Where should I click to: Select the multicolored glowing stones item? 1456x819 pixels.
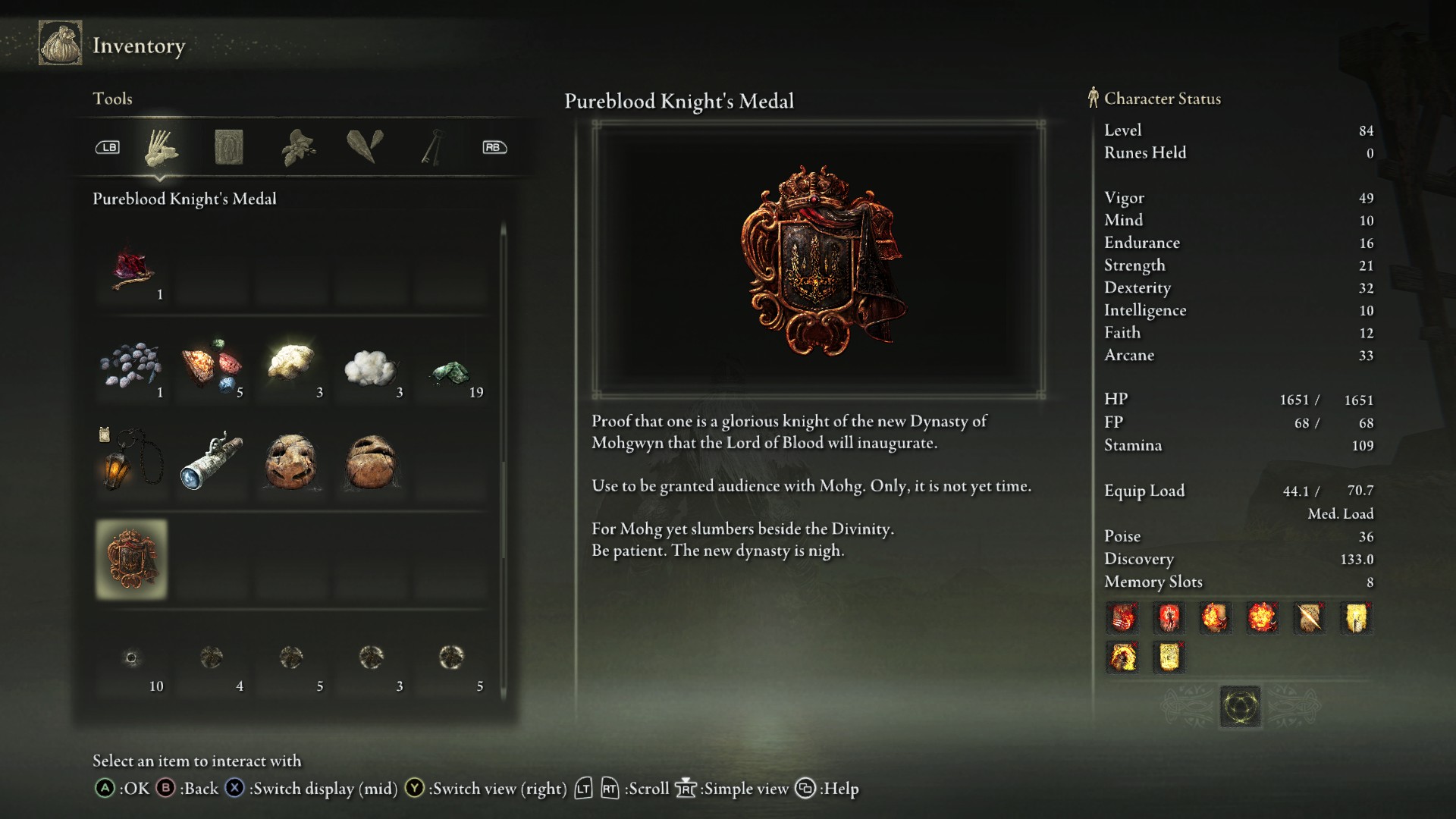click(x=212, y=366)
